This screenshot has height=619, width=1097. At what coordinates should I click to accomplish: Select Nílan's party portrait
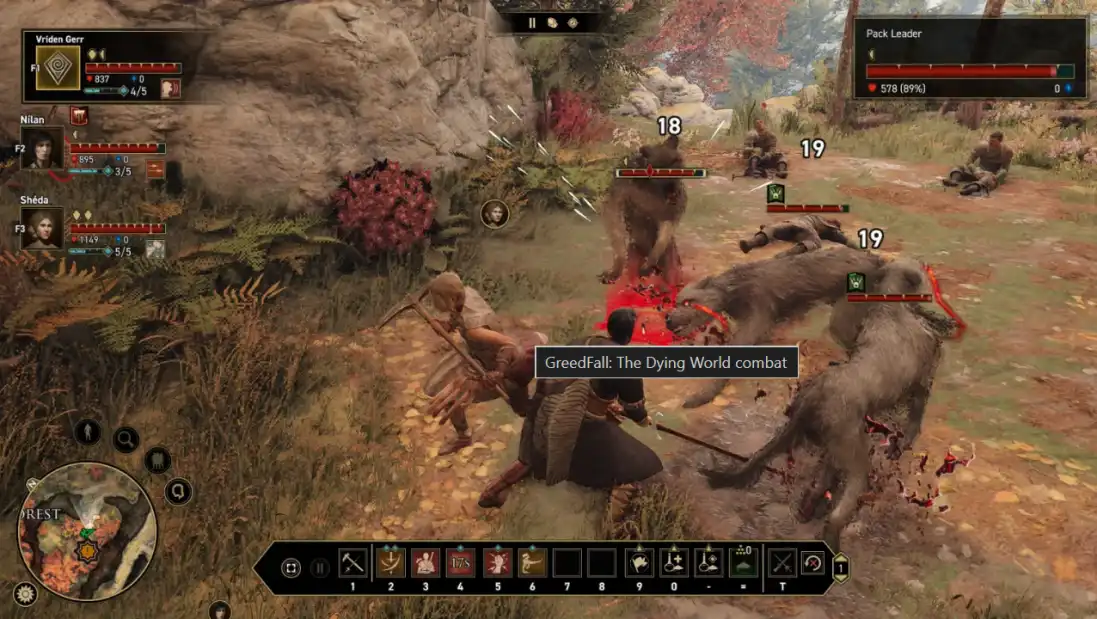tap(42, 147)
